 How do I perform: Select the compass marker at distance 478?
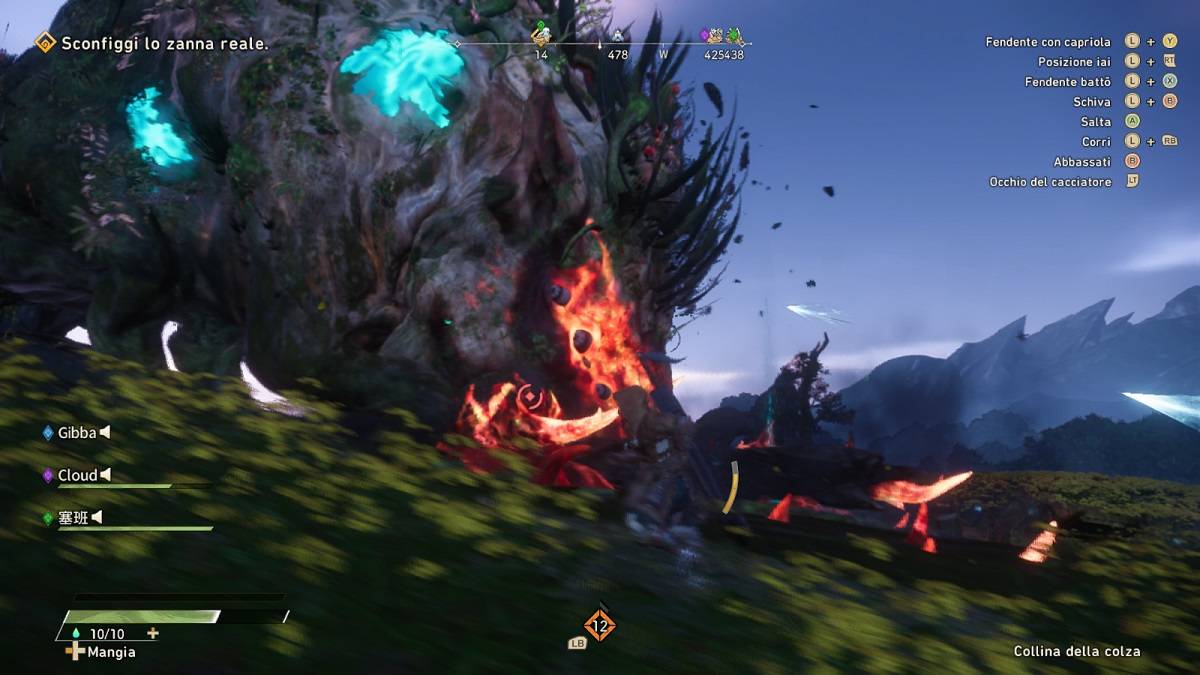point(618,38)
